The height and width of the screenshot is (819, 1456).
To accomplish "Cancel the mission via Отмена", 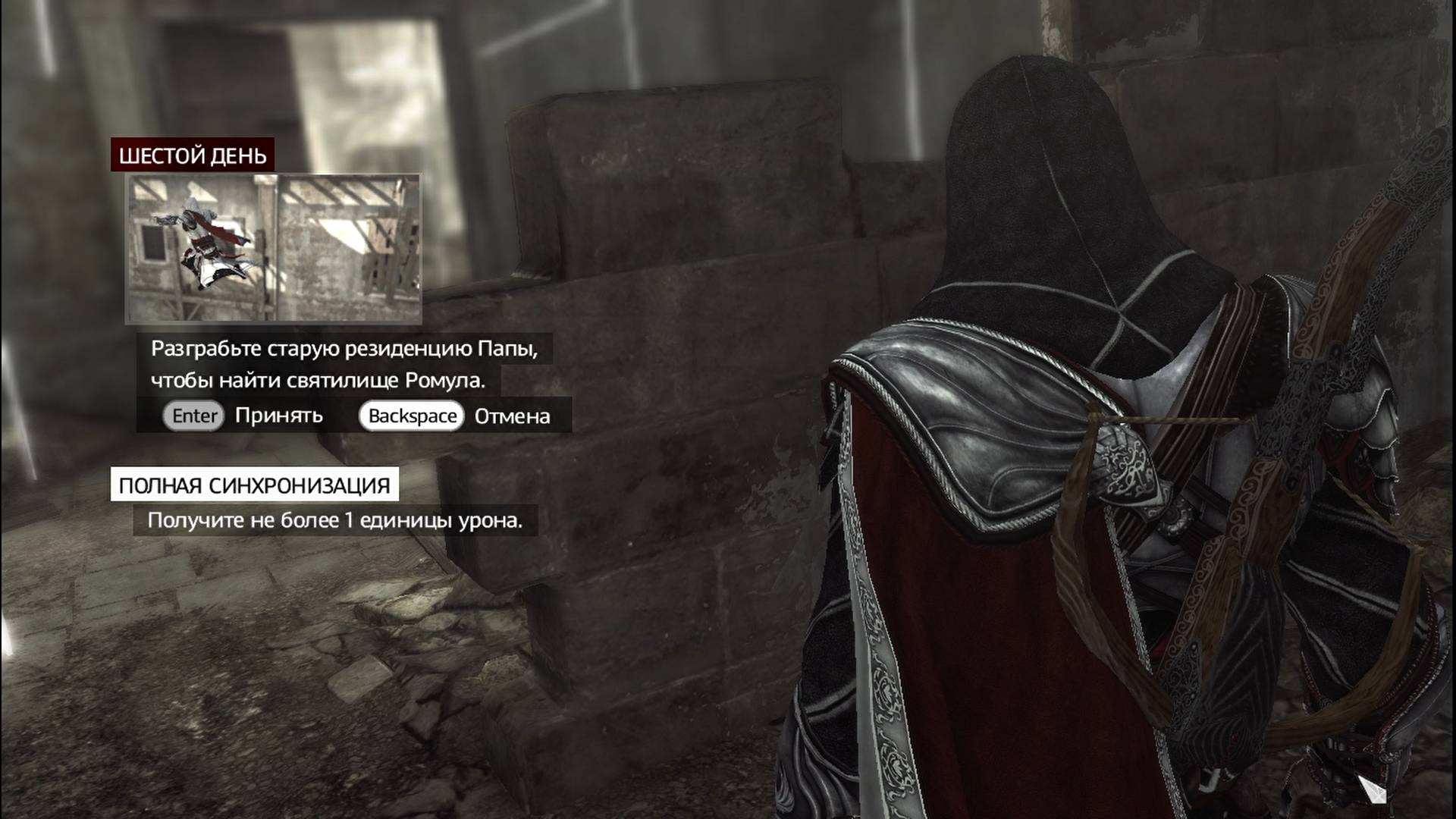I will (513, 416).
